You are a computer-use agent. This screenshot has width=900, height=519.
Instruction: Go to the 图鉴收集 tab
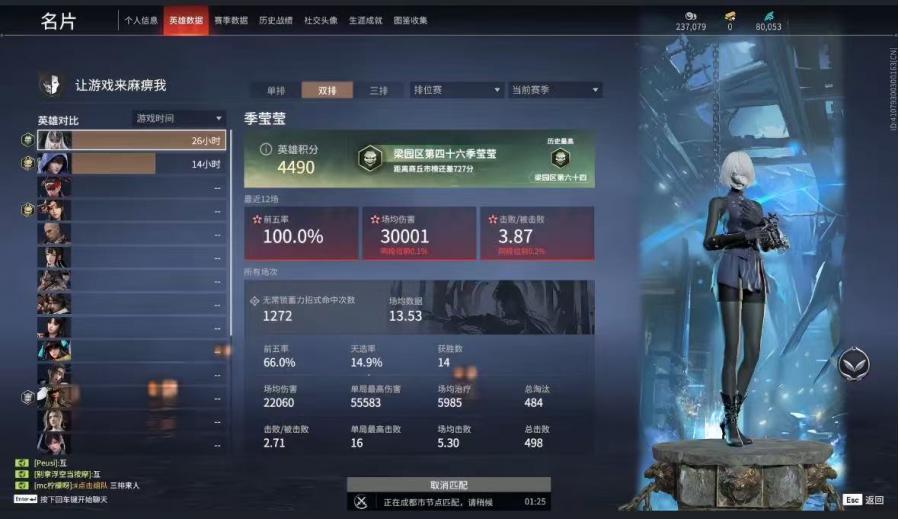(410, 20)
